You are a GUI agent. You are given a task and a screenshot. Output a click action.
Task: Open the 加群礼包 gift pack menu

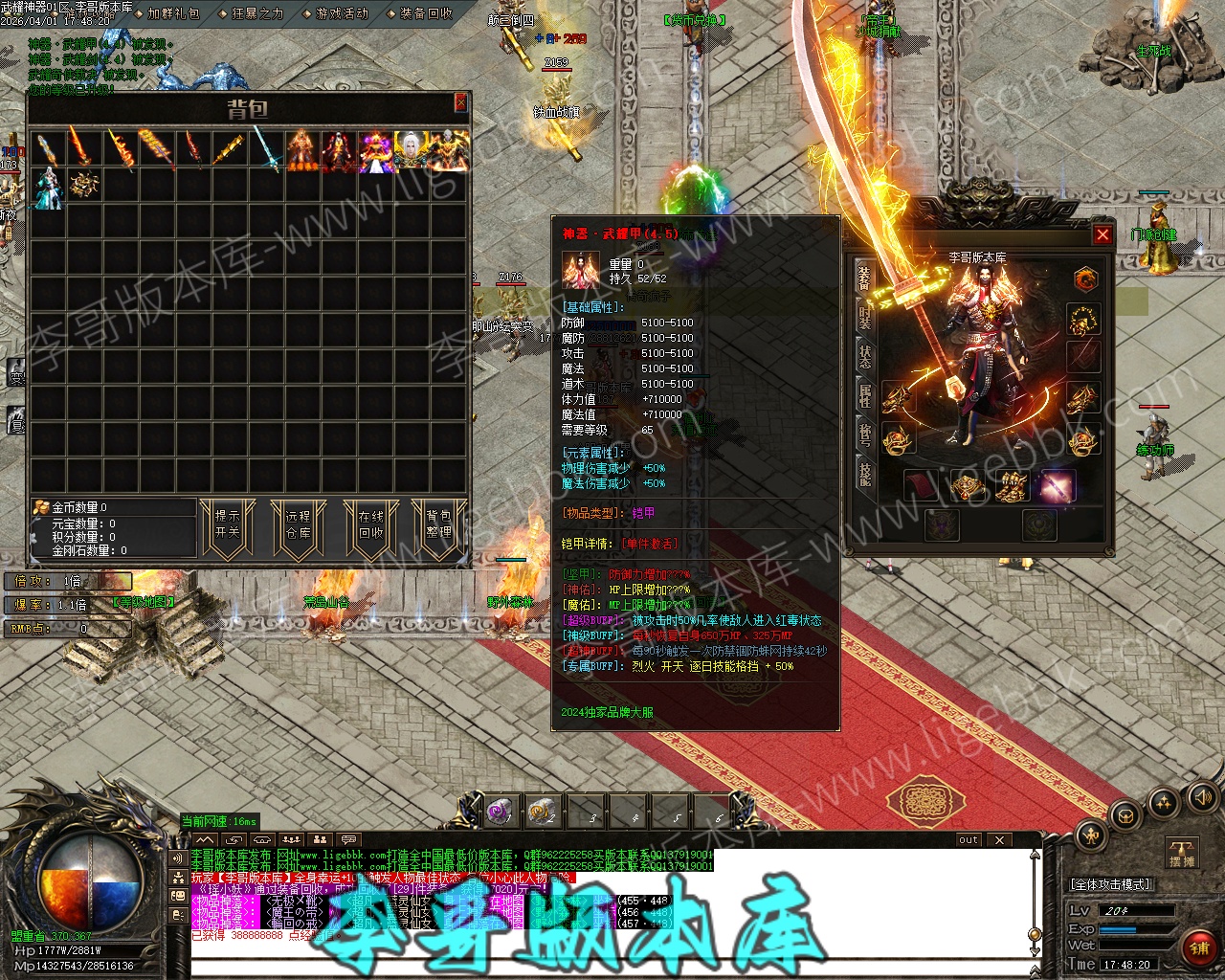[173, 13]
